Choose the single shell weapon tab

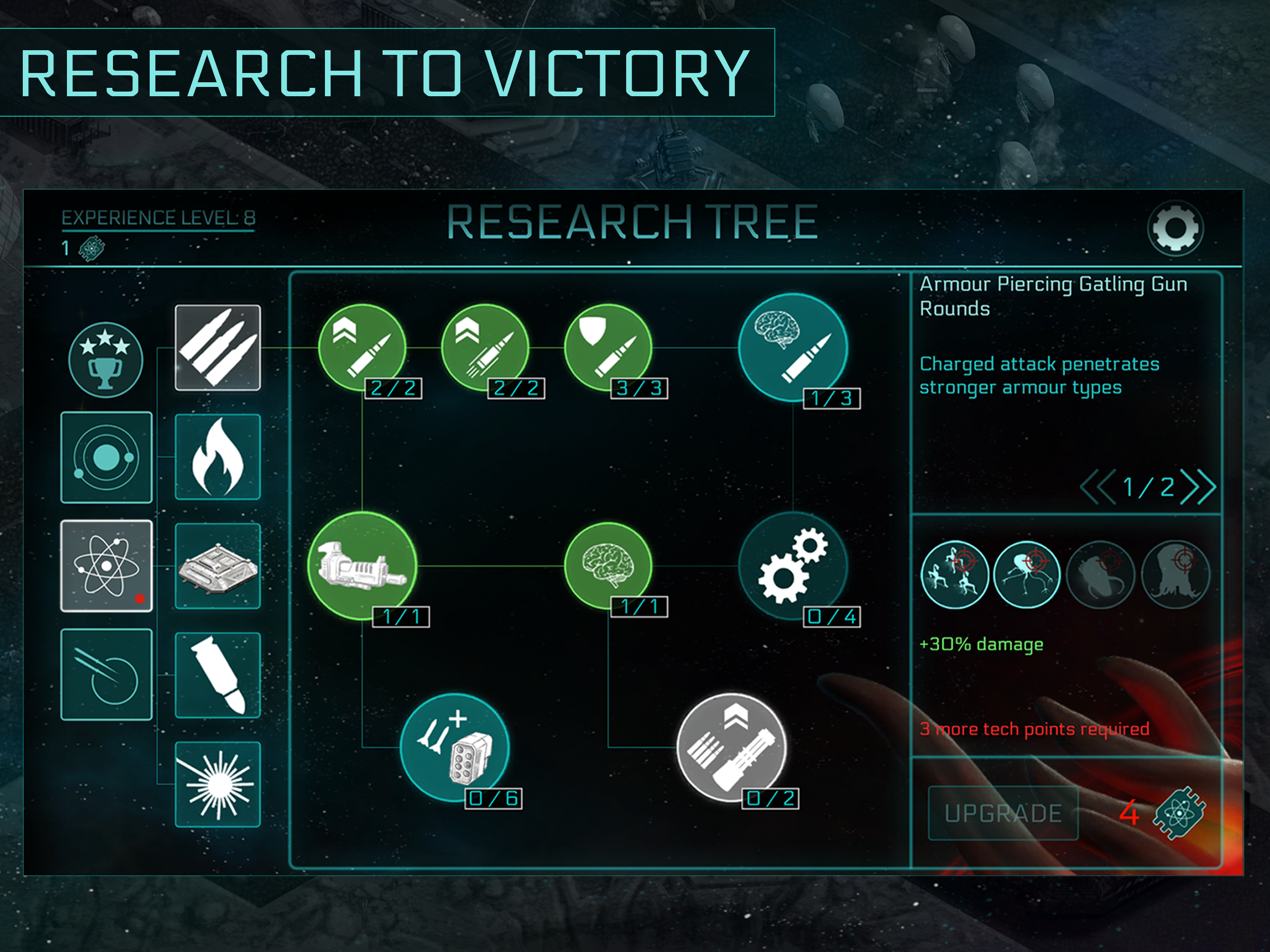[218, 675]
